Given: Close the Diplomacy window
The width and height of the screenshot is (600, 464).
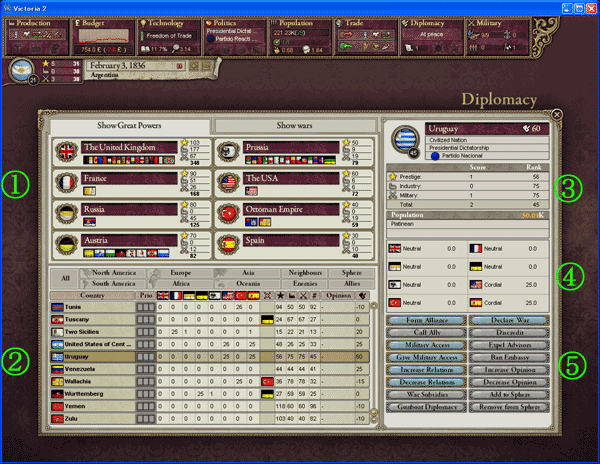Looking at the screenshot, I should (x=556, y=114).
